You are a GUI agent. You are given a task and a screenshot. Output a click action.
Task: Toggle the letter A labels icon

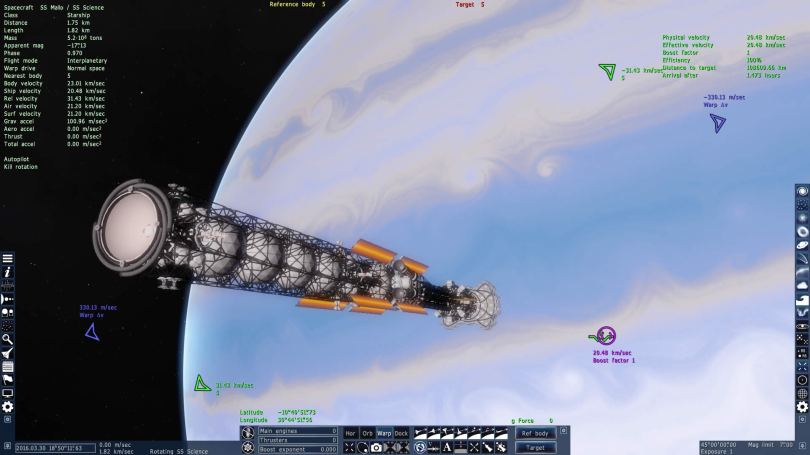click(447, 447)
